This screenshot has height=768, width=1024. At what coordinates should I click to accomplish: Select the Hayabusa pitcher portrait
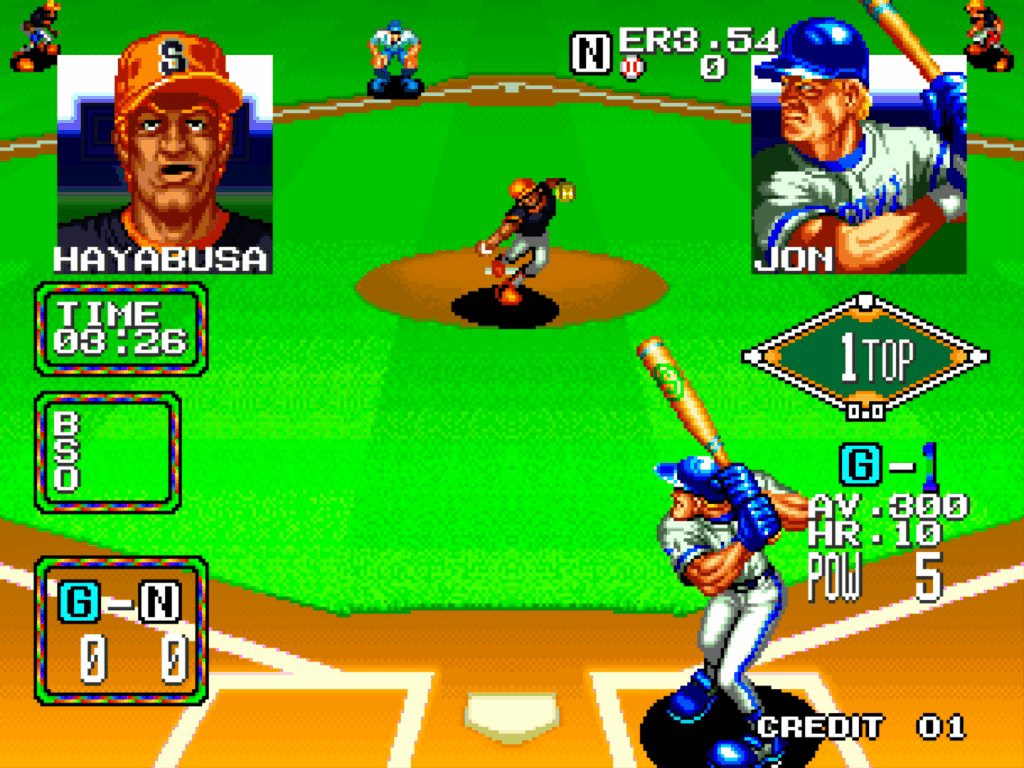[x=165, y=150]
